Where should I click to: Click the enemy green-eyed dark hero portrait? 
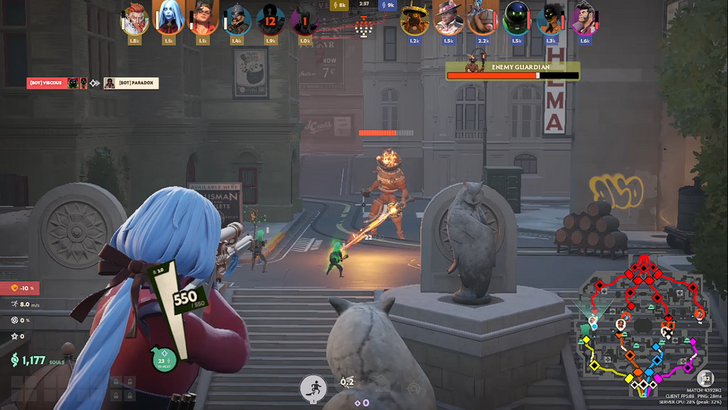pyautogui.click(x=516, y=19)
